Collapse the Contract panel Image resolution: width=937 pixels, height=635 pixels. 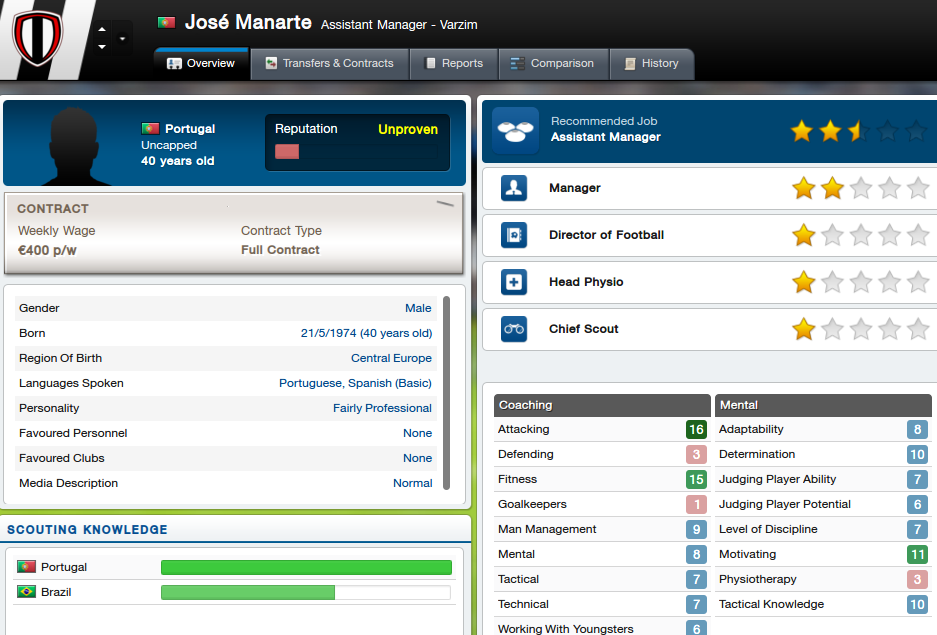445,204
